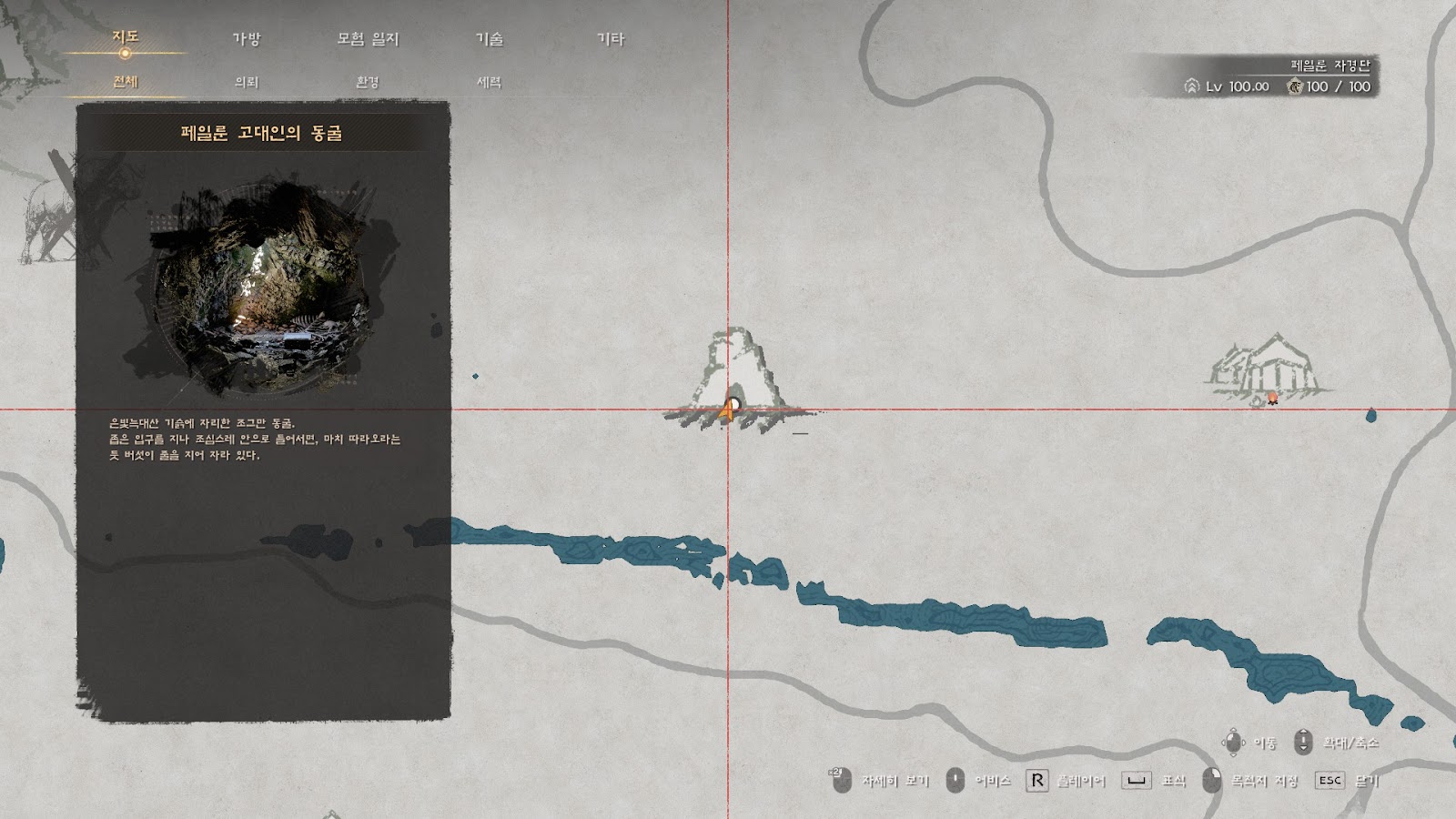The image size is (1456, 819).
Task: Open the 가방 (Bag) tab
Action: (x=246, y=39)
